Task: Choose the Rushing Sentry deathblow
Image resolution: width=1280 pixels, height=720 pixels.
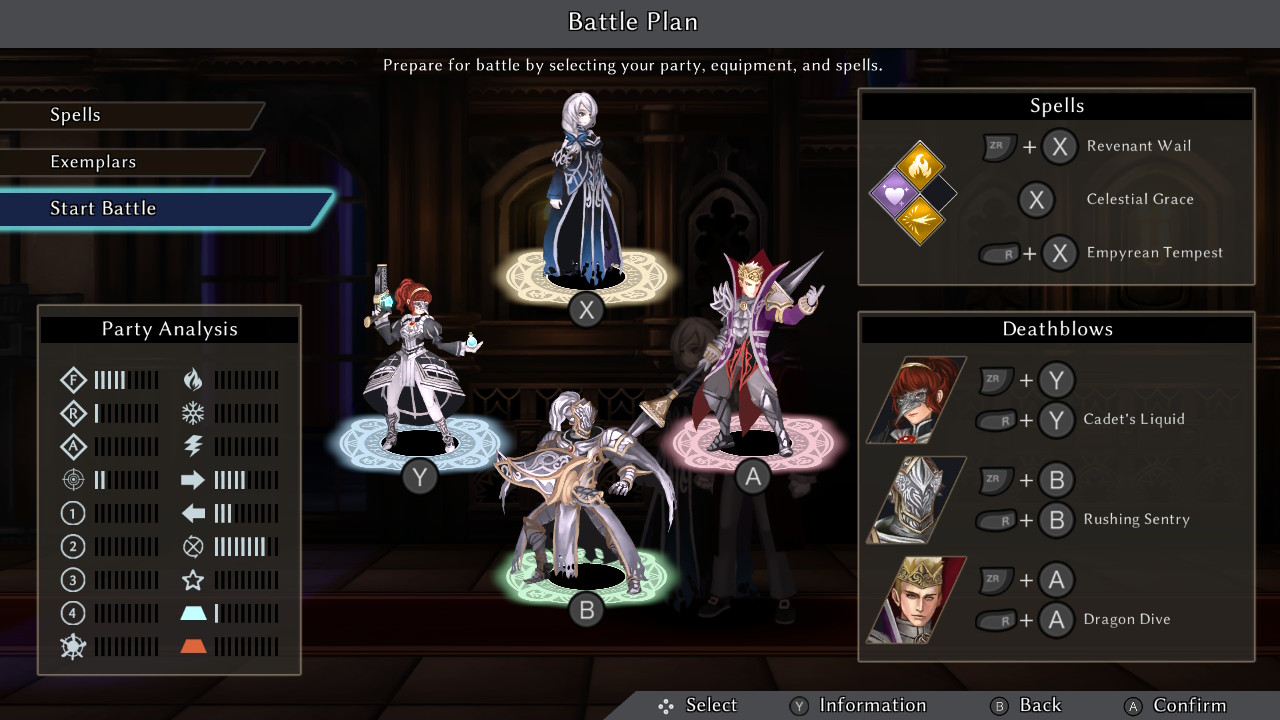Action: click(1136, 520)
